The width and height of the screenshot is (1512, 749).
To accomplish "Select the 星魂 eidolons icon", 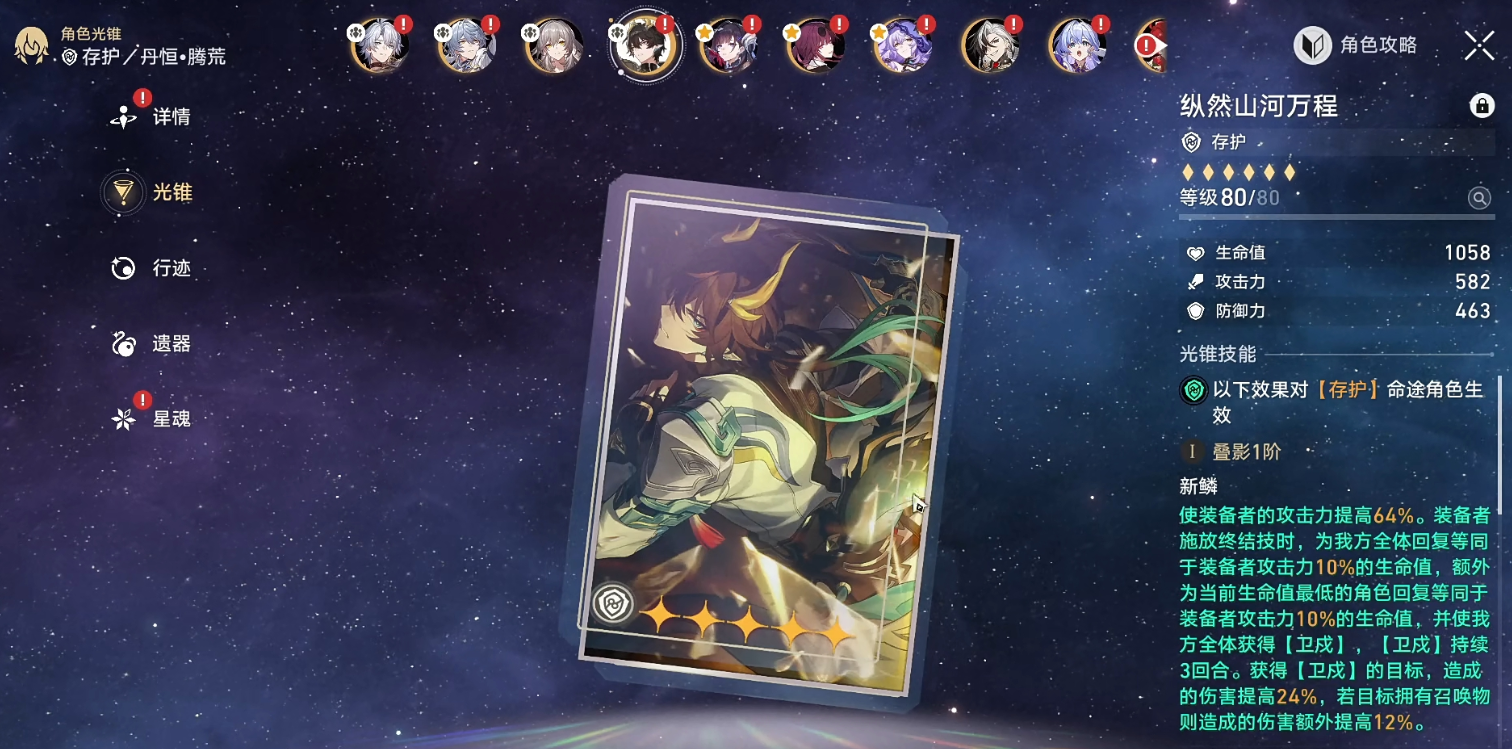I will coord(123,419).
